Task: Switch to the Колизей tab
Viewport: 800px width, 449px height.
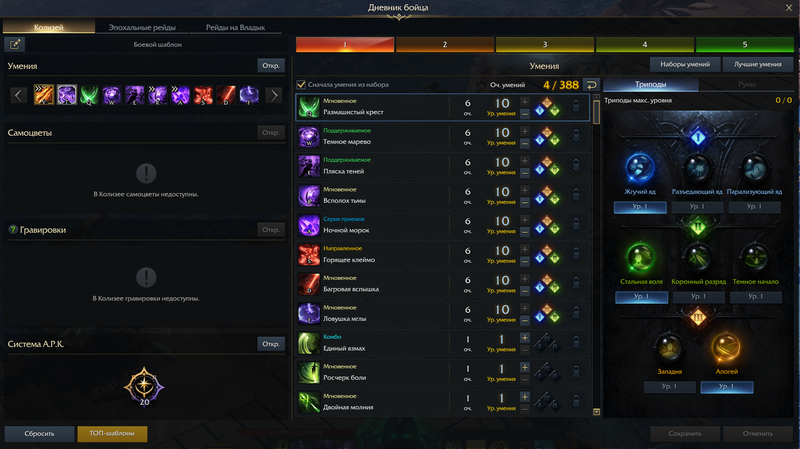Action: (x=49, y=27)
